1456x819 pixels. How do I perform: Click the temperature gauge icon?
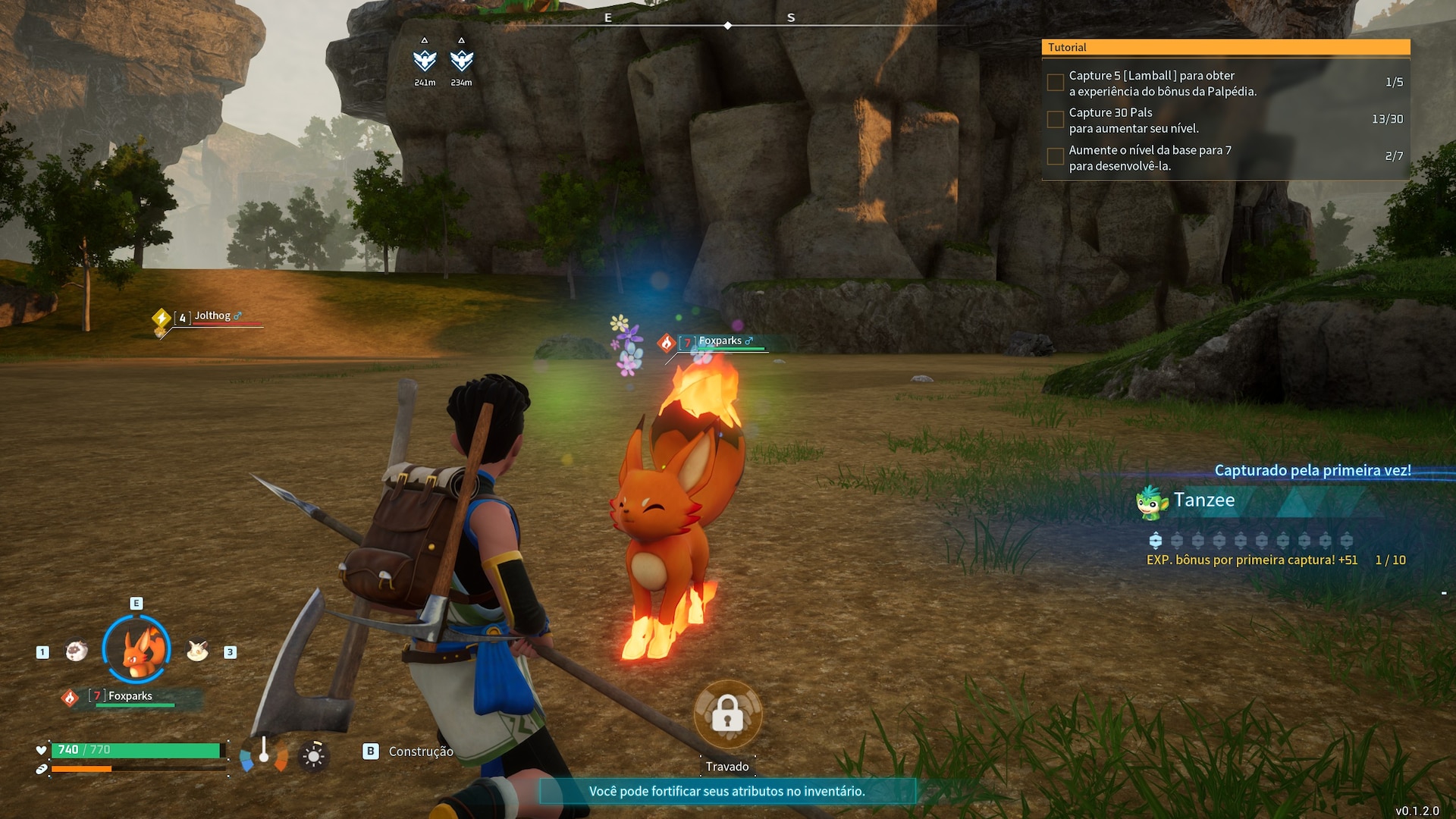pyautogui.click(x=264, y=754)
